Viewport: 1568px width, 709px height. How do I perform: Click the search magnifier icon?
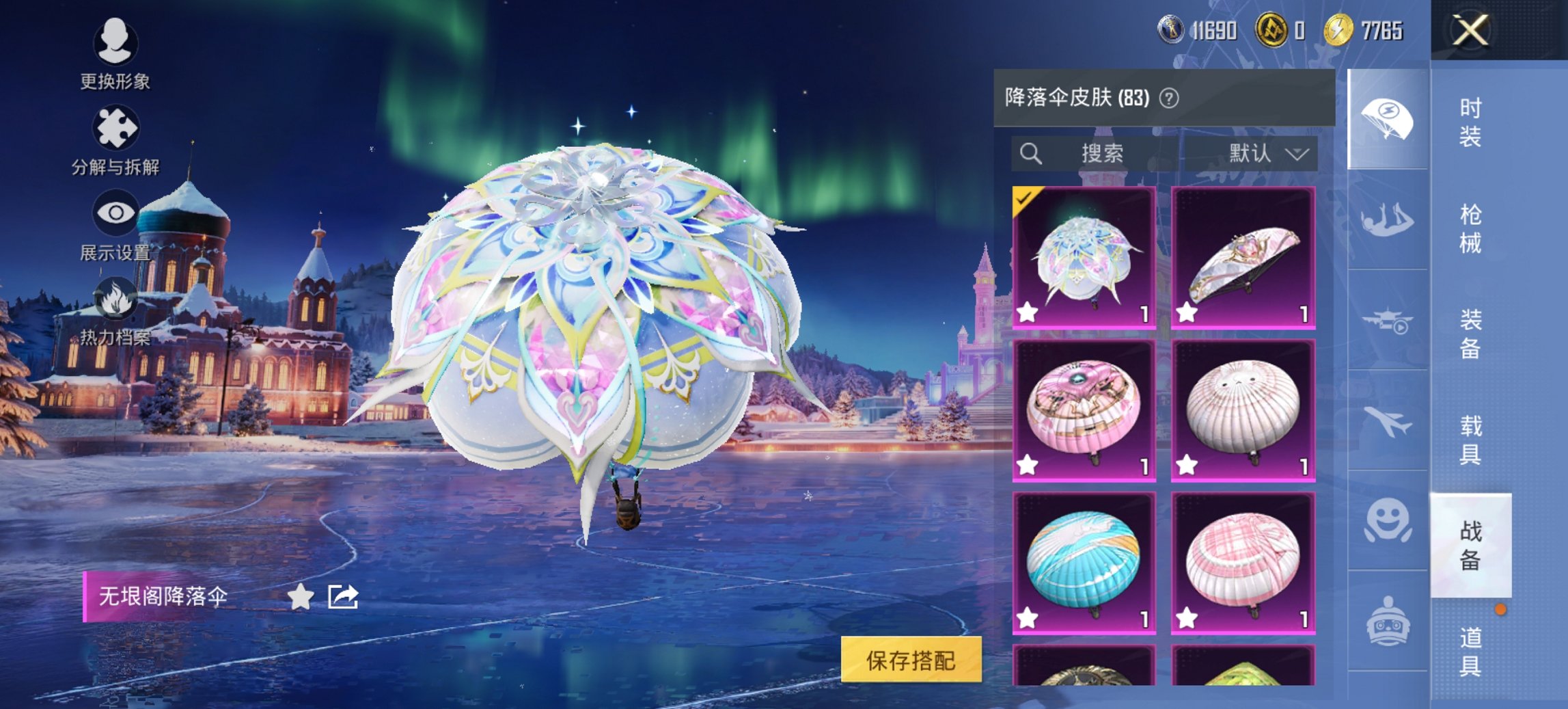click(1030, 154)
